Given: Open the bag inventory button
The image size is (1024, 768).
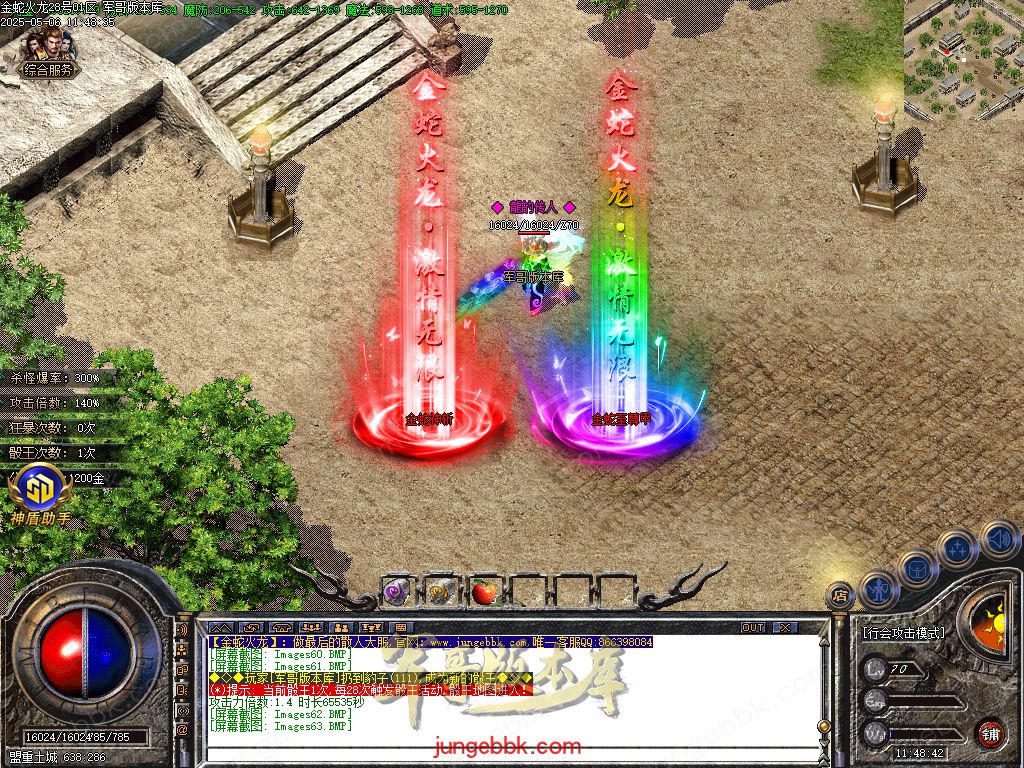Looking at the screenshot, I should coord(917,568).
